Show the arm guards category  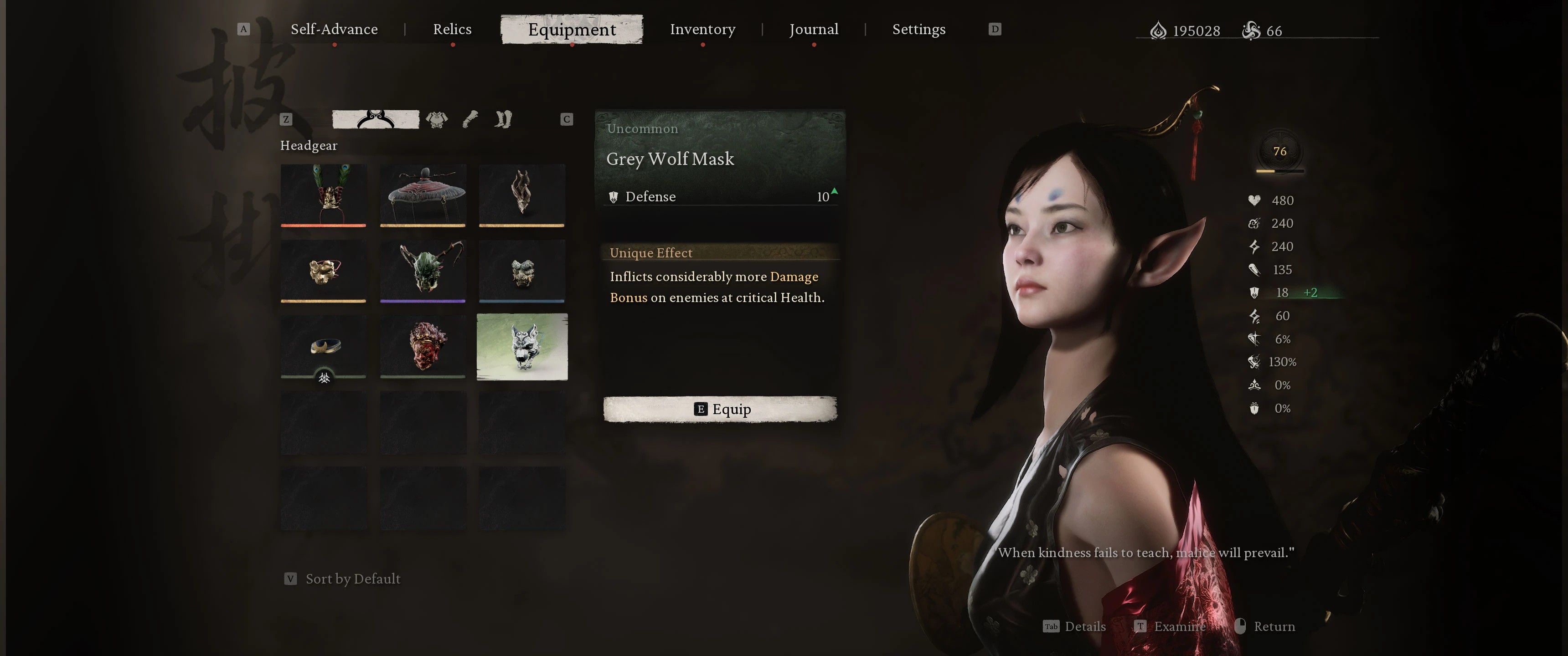470,119
